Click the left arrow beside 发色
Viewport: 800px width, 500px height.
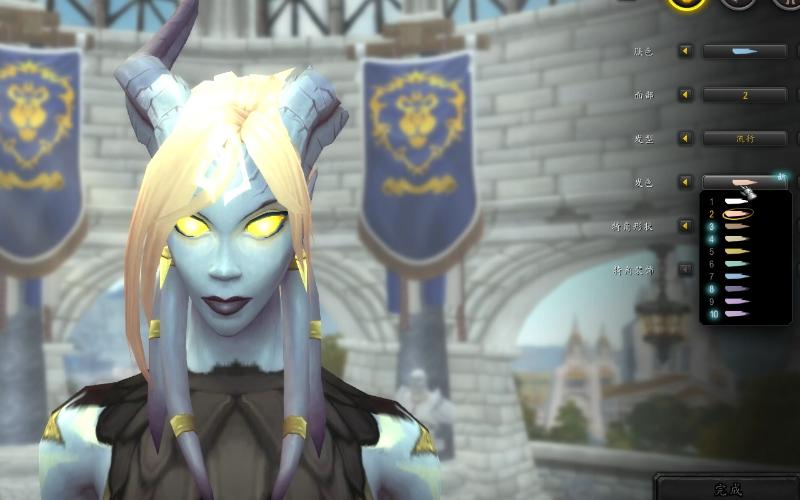click(x=686, y=182)
